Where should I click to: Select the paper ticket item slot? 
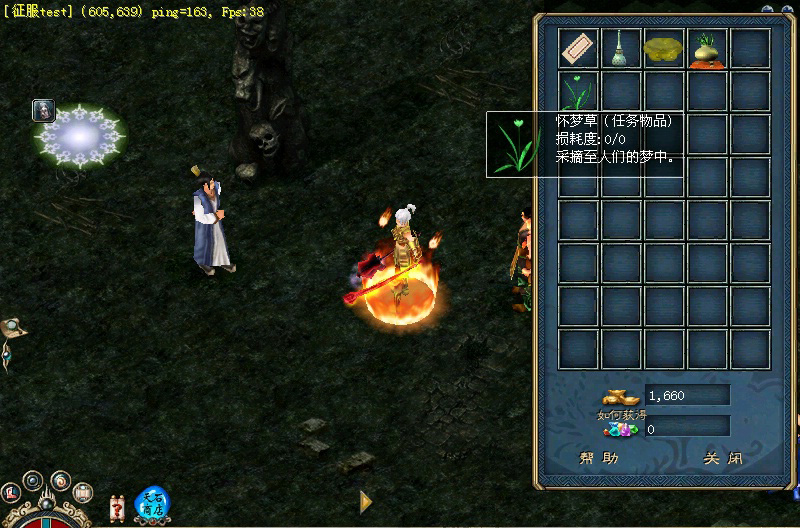579,48
